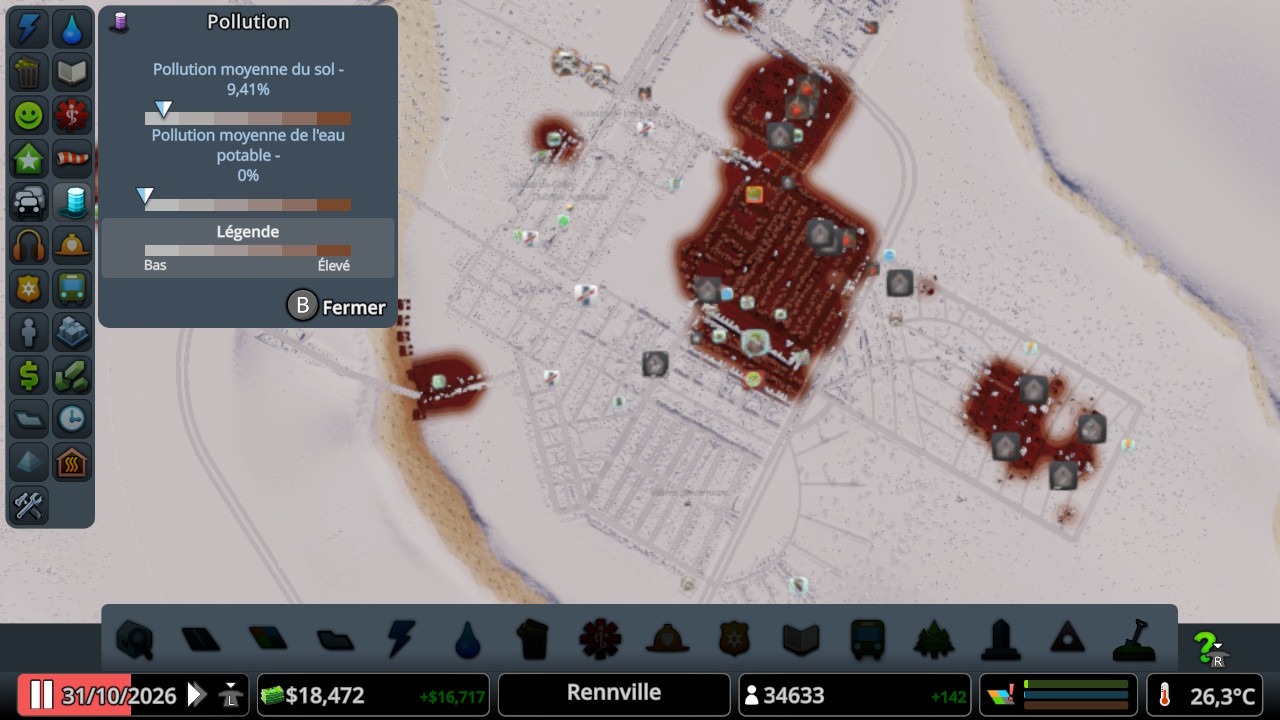1280x720 pixels.
Task: Pause the game simulation
Action: tap(41, 695)
